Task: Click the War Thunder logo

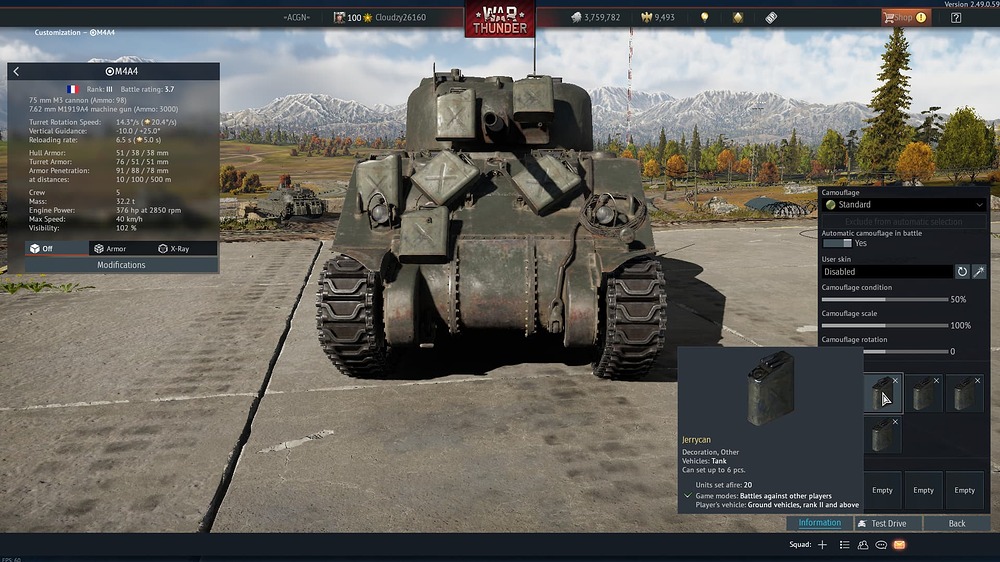Action: tap(500, 19)
